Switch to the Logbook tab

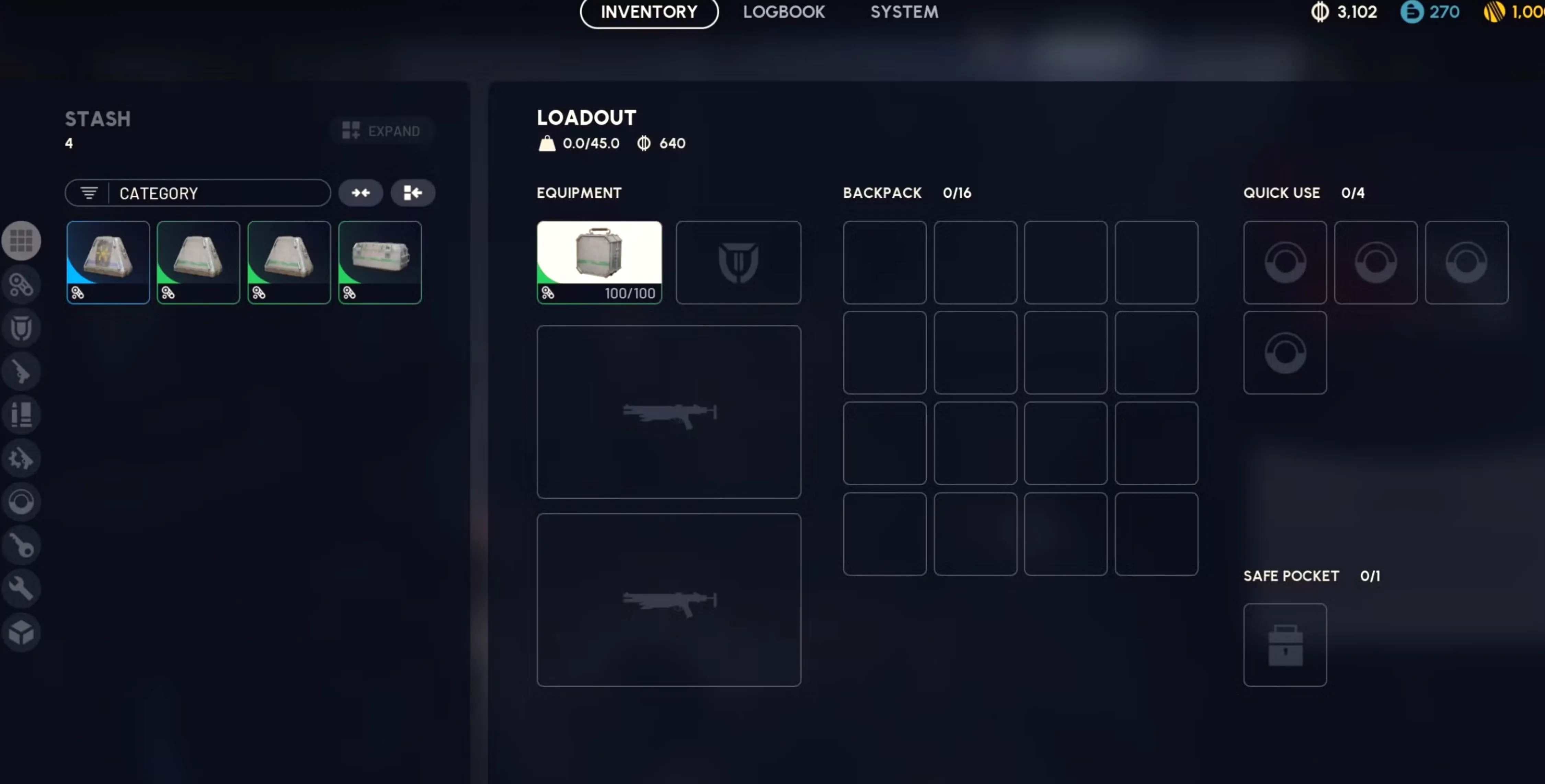pos(784,12)
